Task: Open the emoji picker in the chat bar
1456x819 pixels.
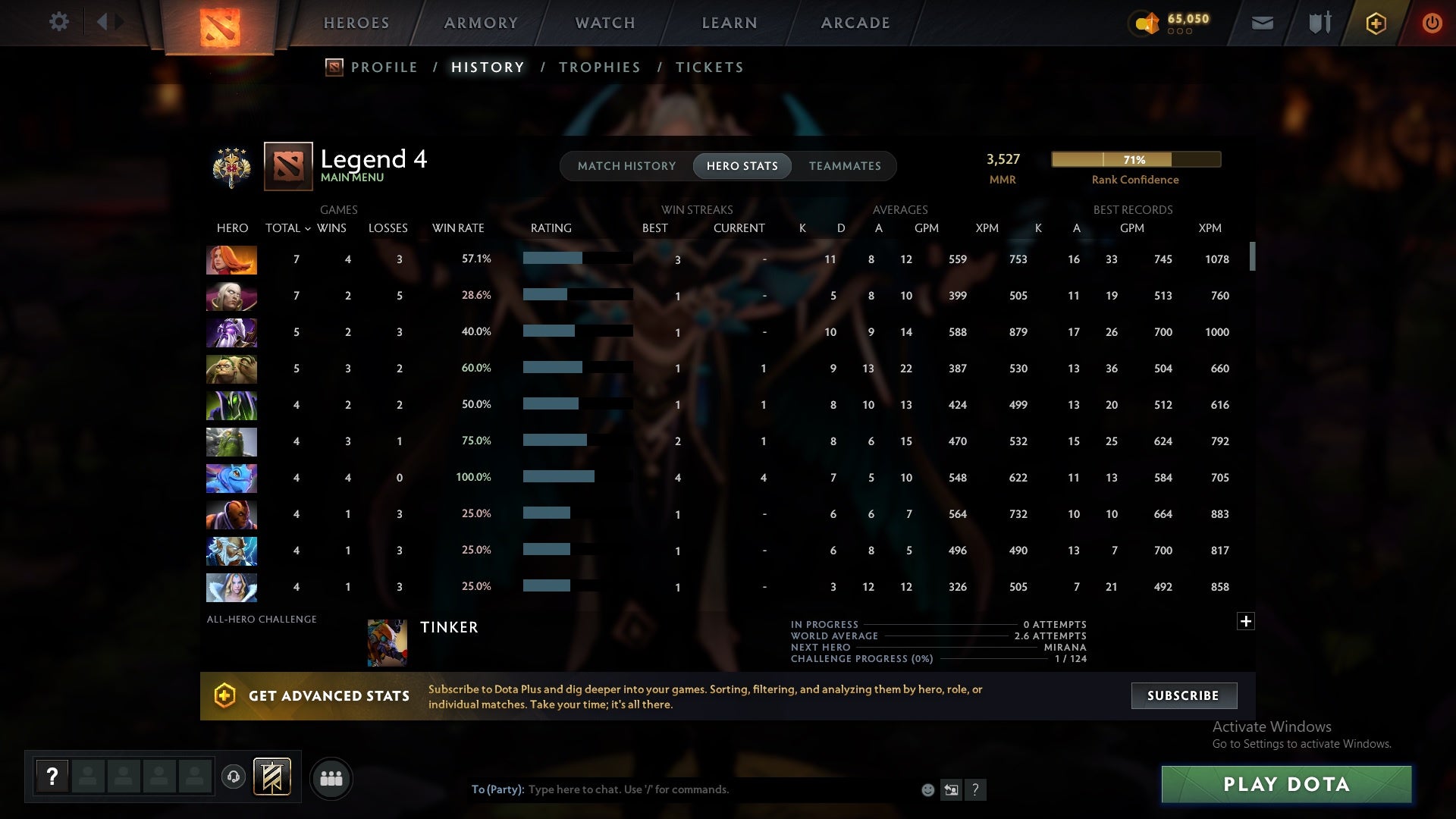Action: coord(928,789)
